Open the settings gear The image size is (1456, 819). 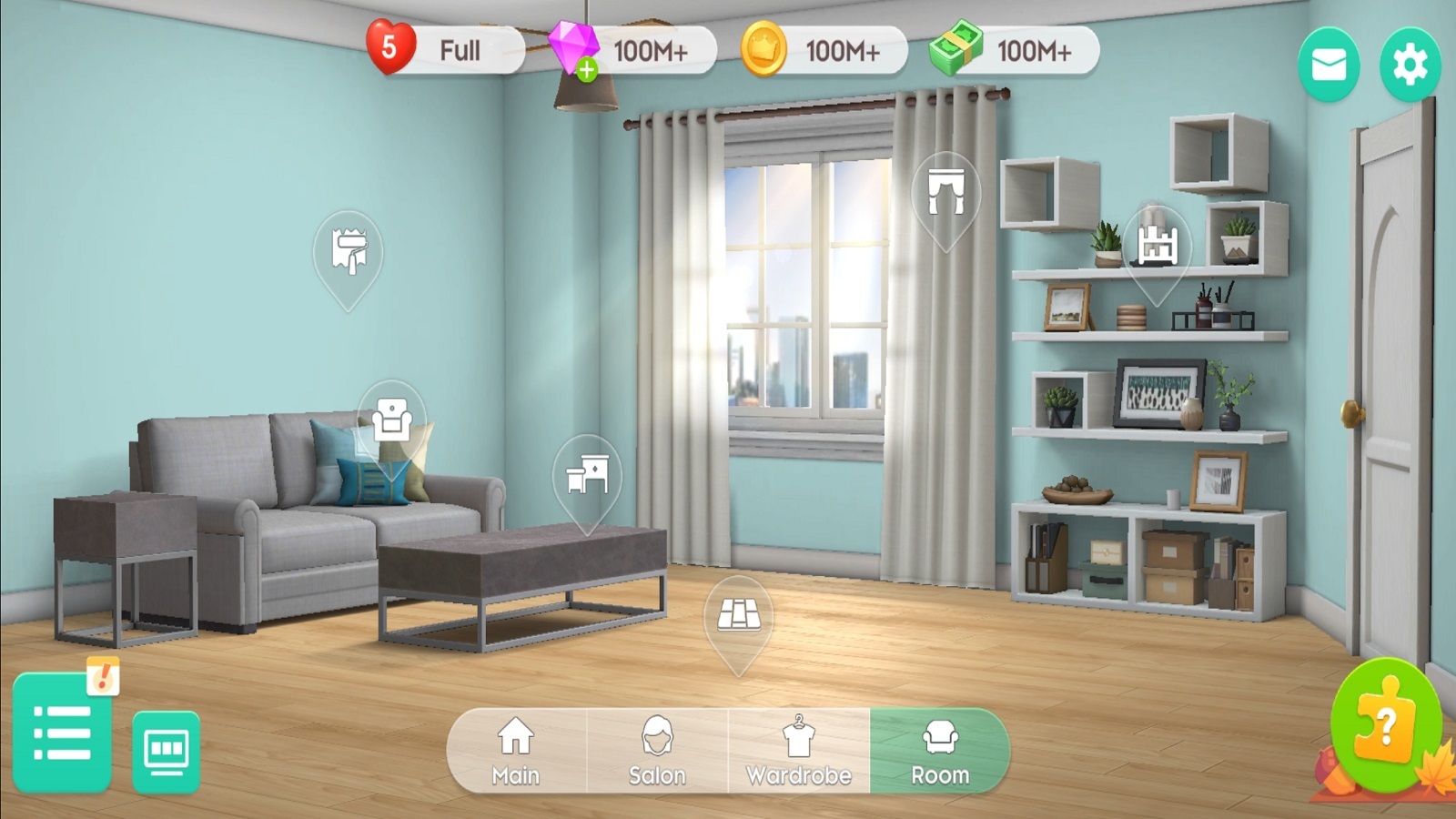coord(1410,65)
